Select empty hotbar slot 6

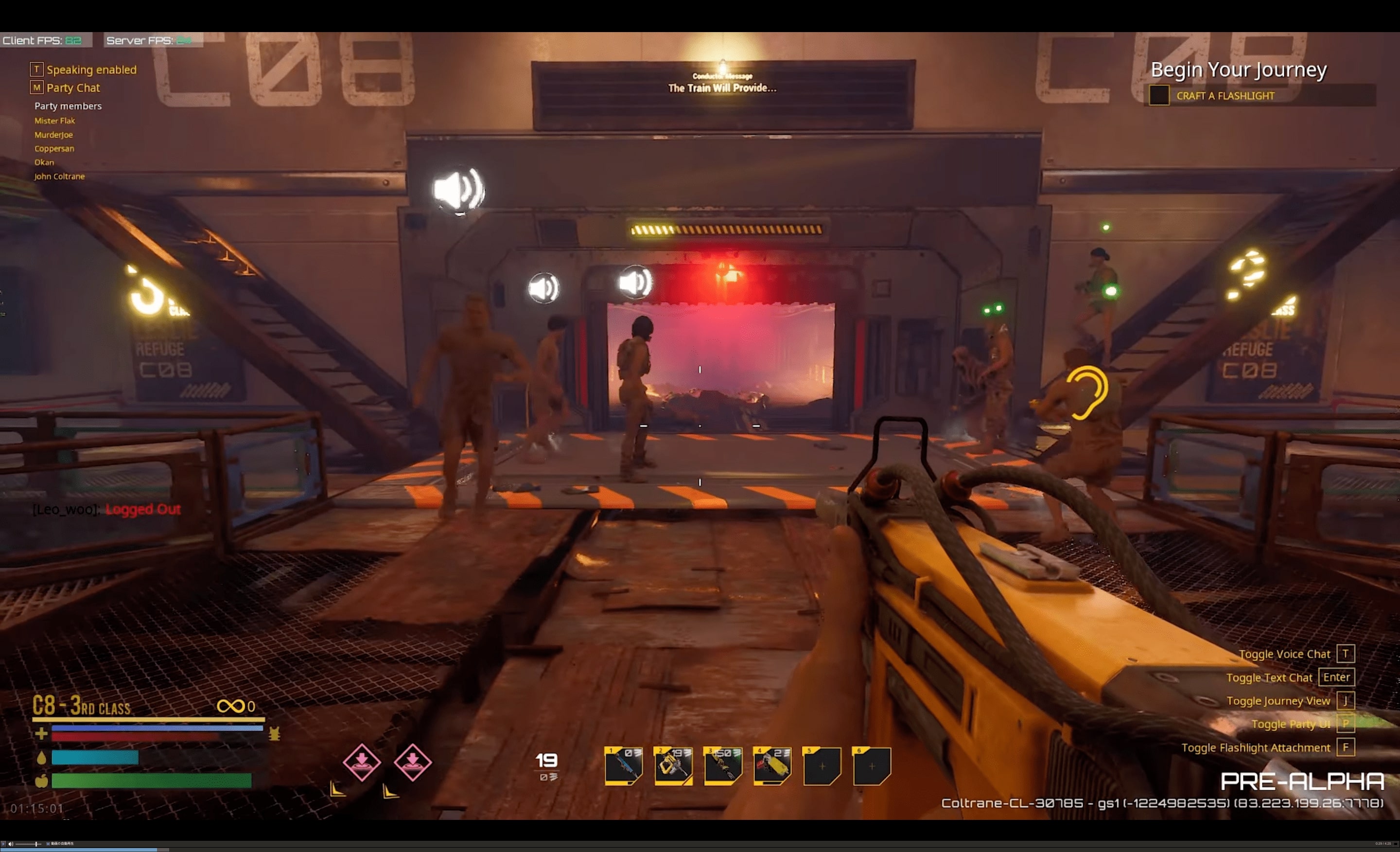click(x=871, y=766)
